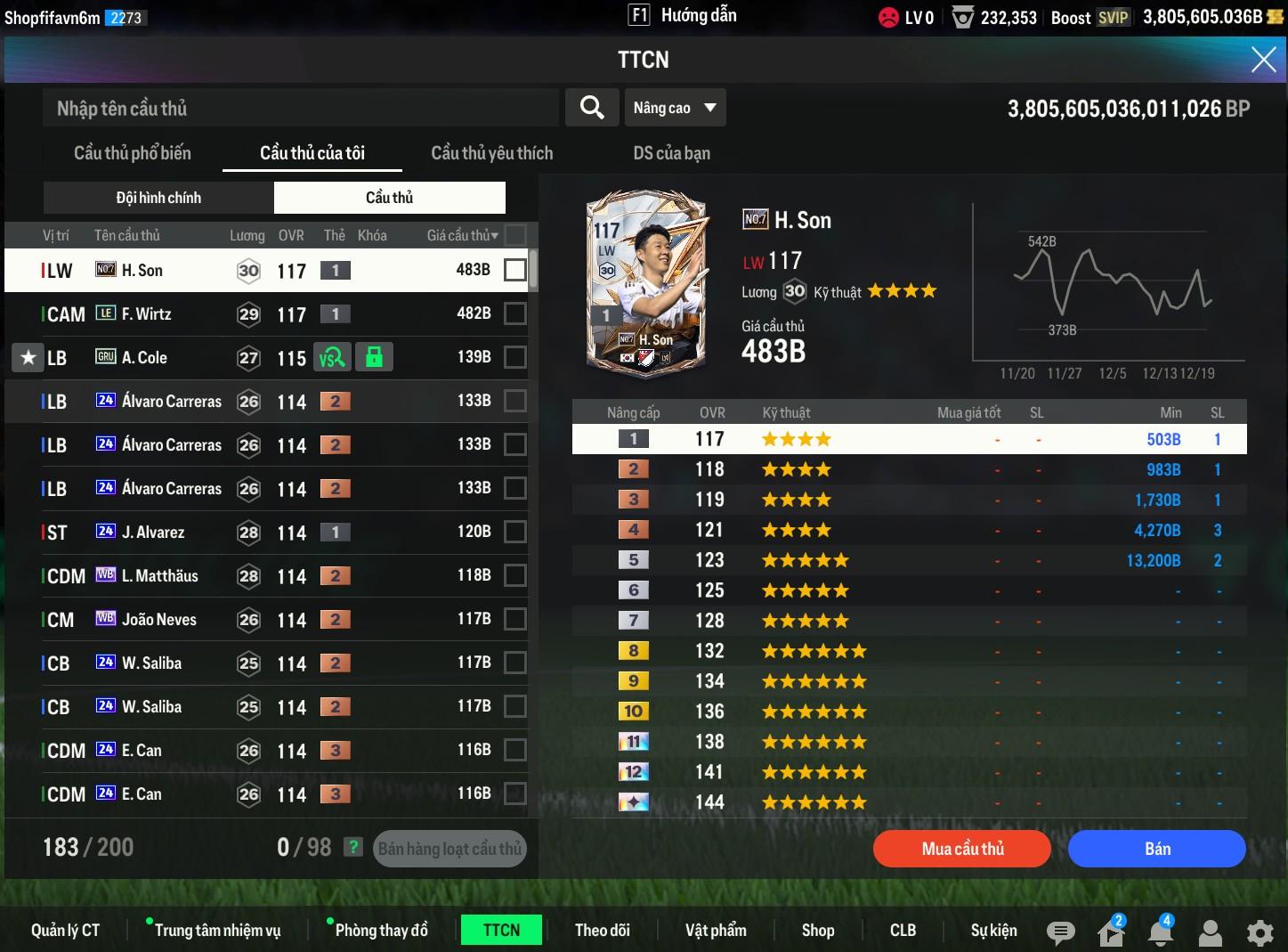This screenshot has height=952, width=1288.
Task: Open the settings gear icon
Action: (1260, 932)
